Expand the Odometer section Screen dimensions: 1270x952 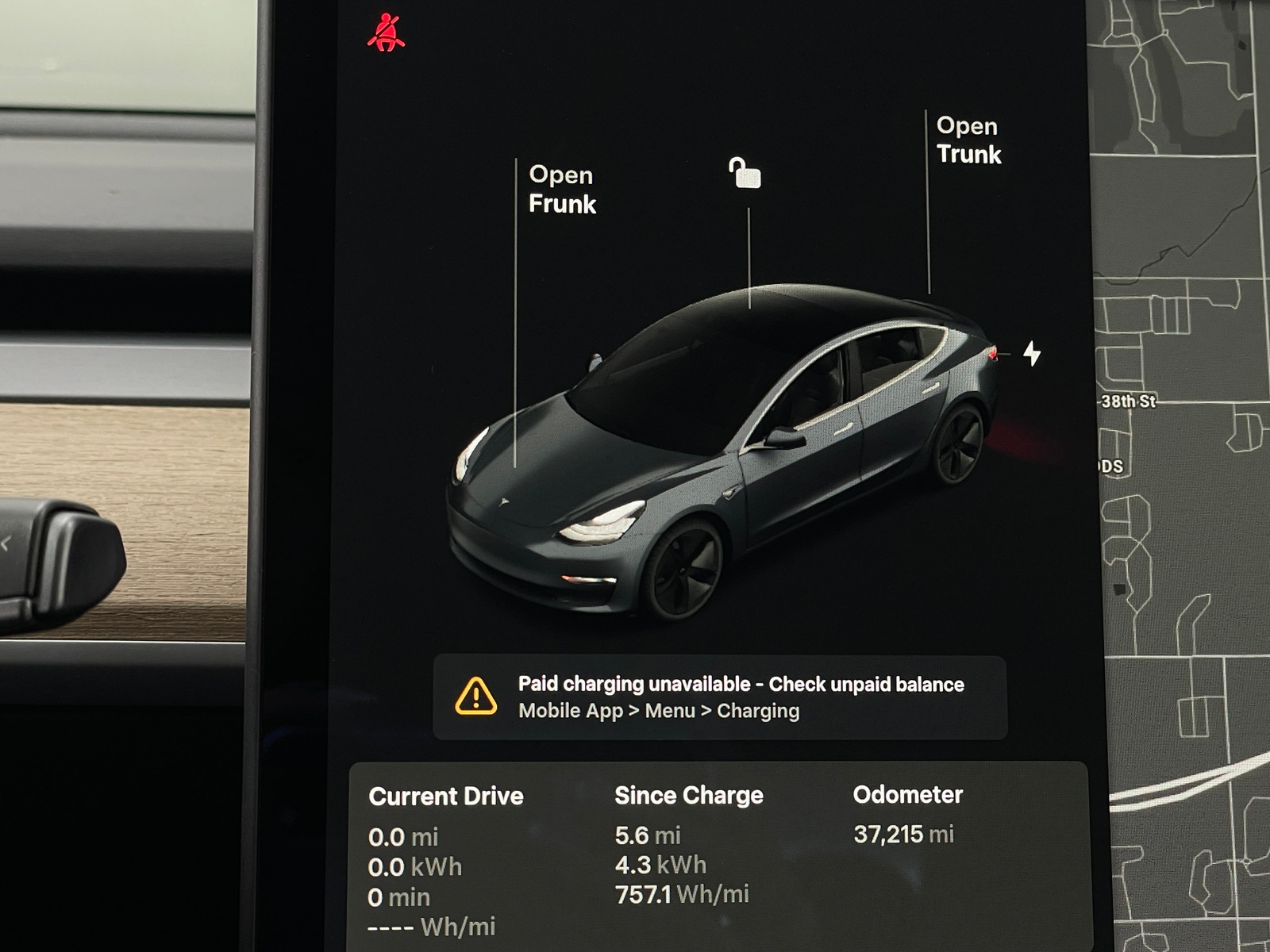[907, 795]
